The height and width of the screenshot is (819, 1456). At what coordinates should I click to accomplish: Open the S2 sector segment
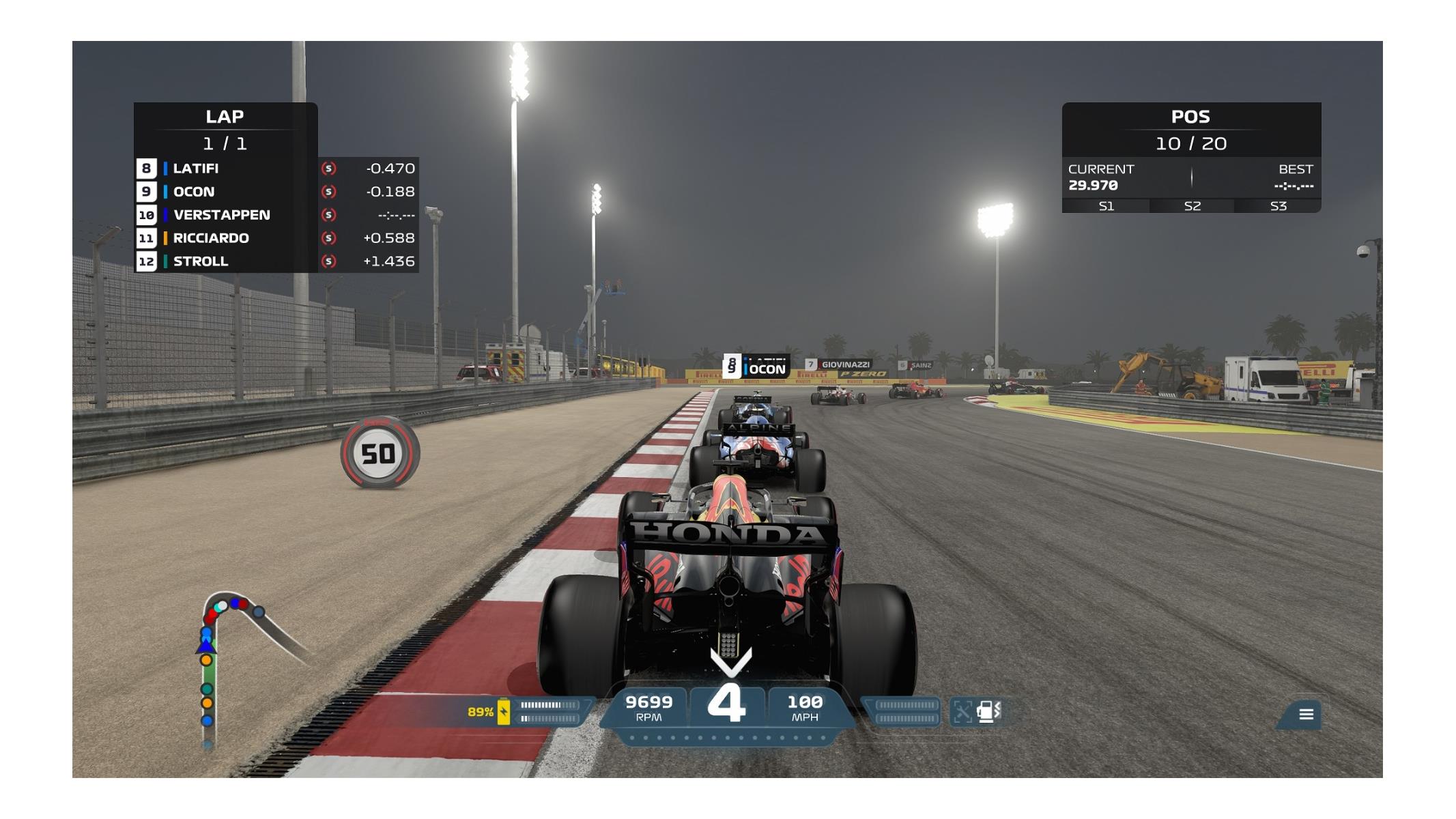tap(1192, 206)
